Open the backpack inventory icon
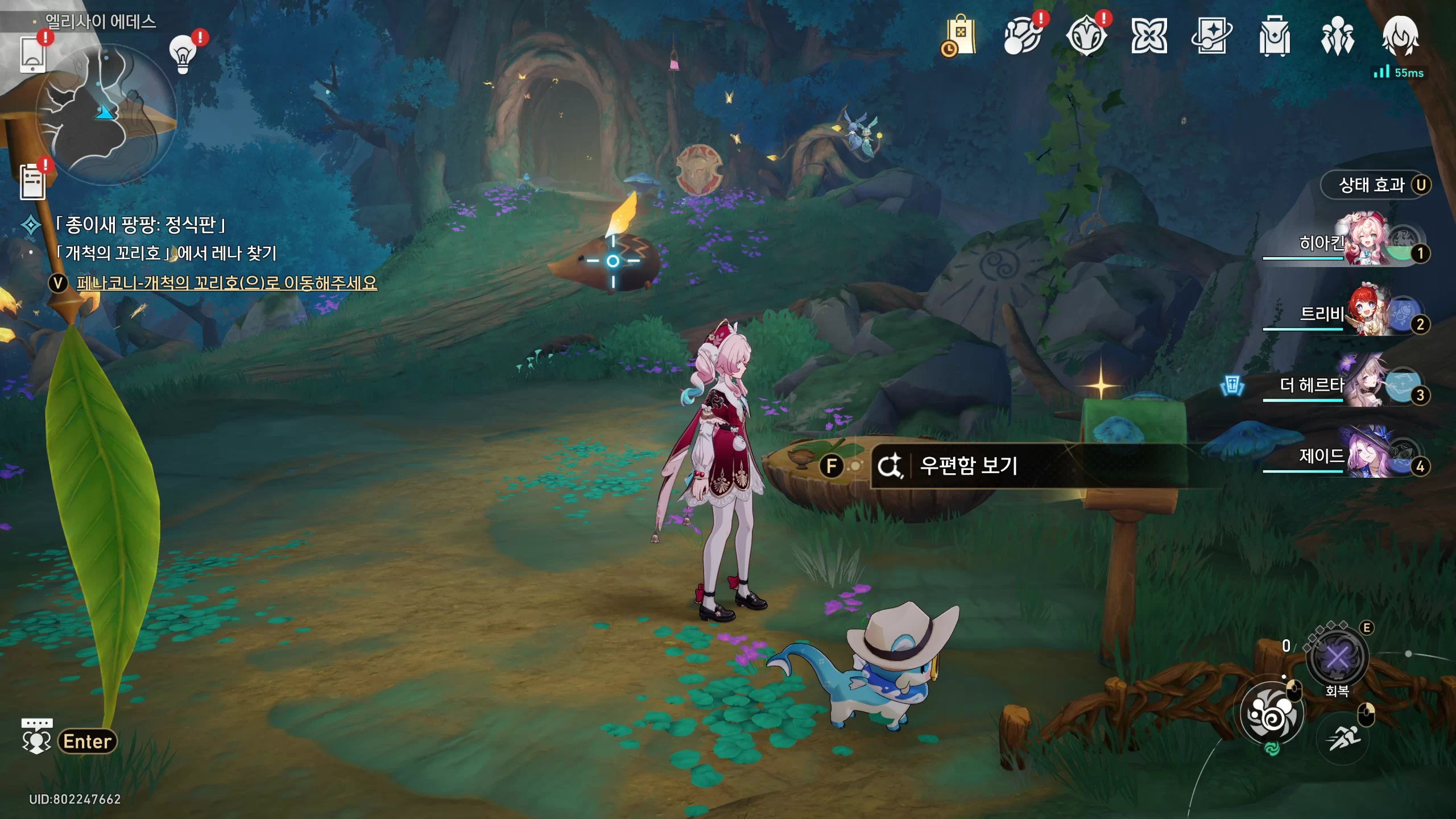 click(x=1274, y=36)
